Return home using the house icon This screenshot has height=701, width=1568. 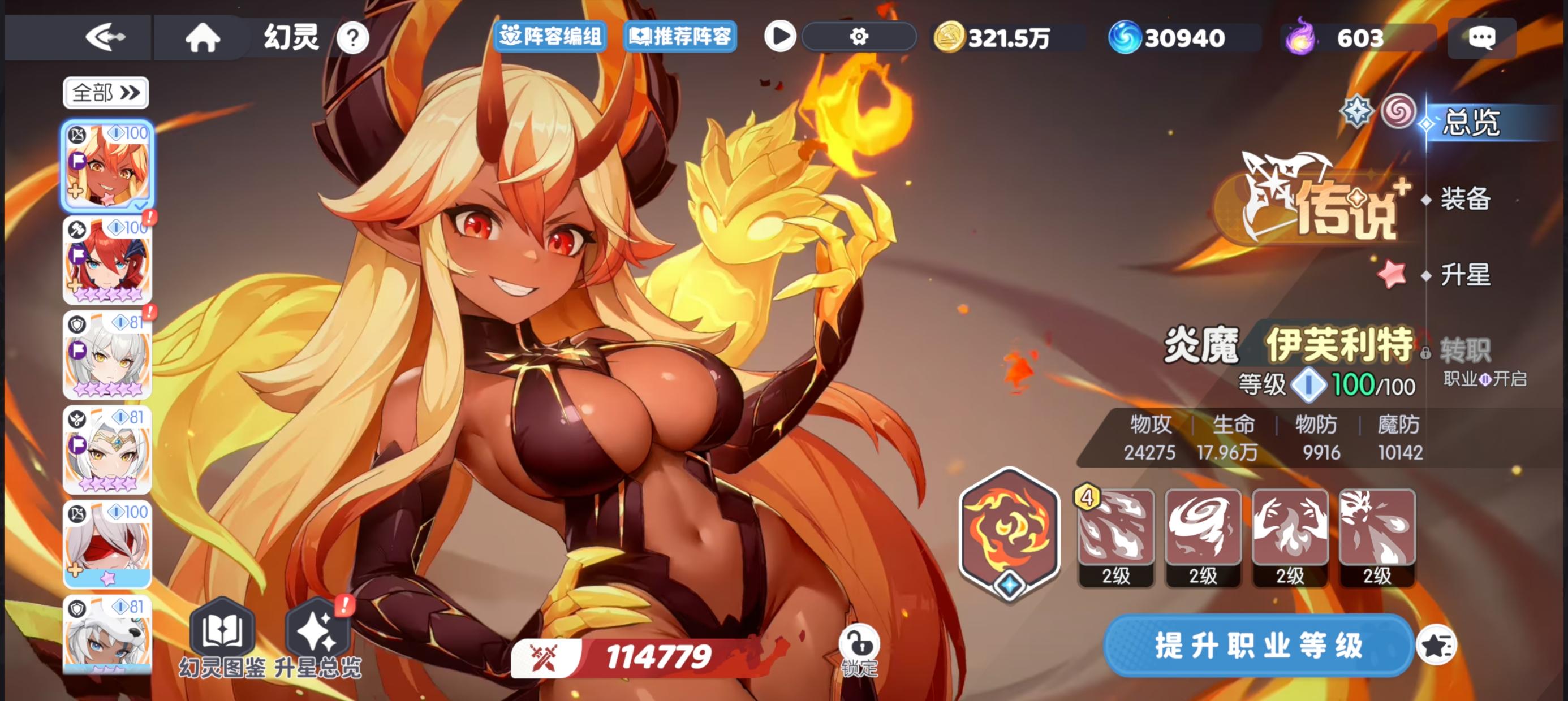coord(203,38)
